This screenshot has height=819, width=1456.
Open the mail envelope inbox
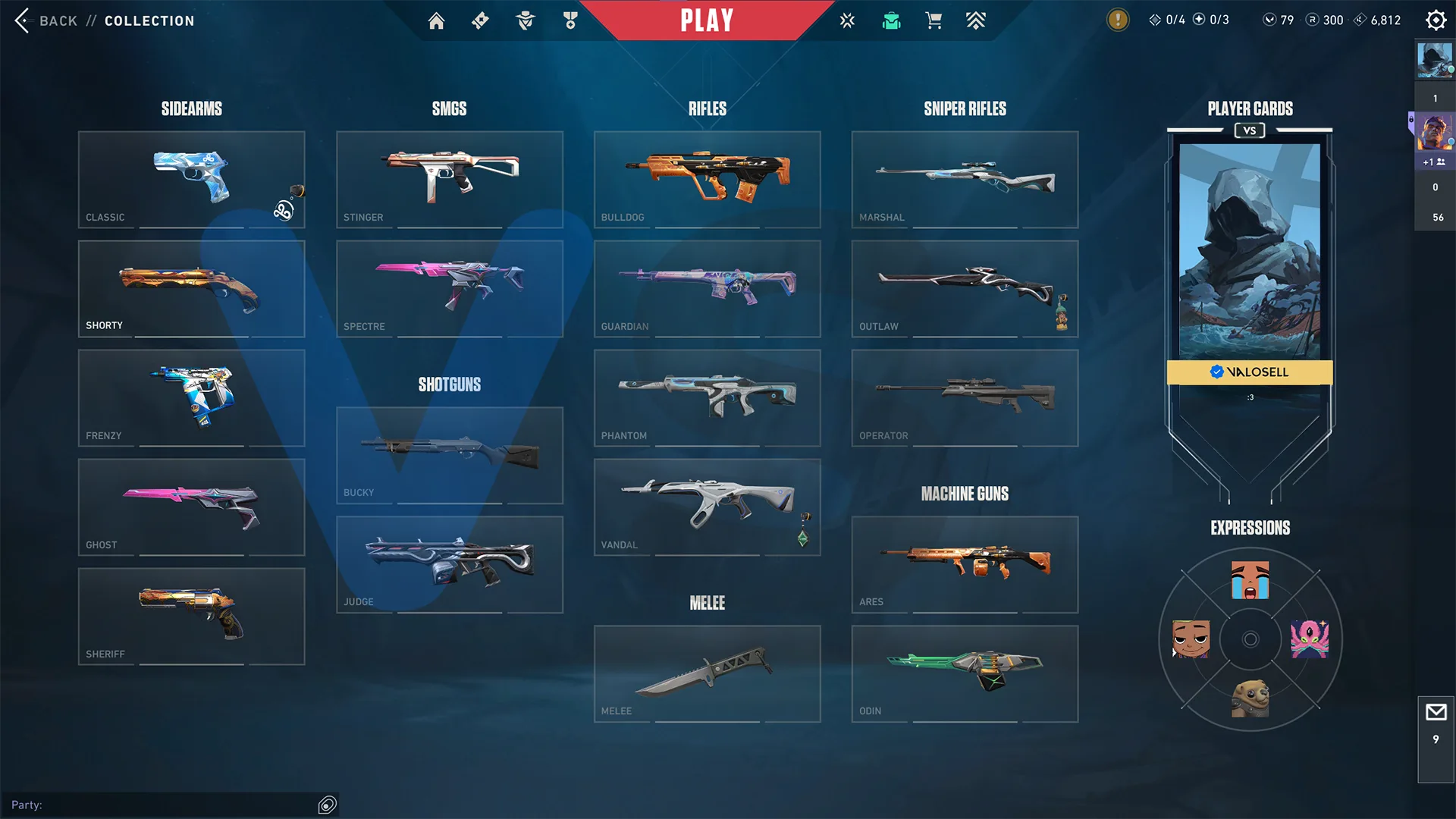tap(1436, 713)
